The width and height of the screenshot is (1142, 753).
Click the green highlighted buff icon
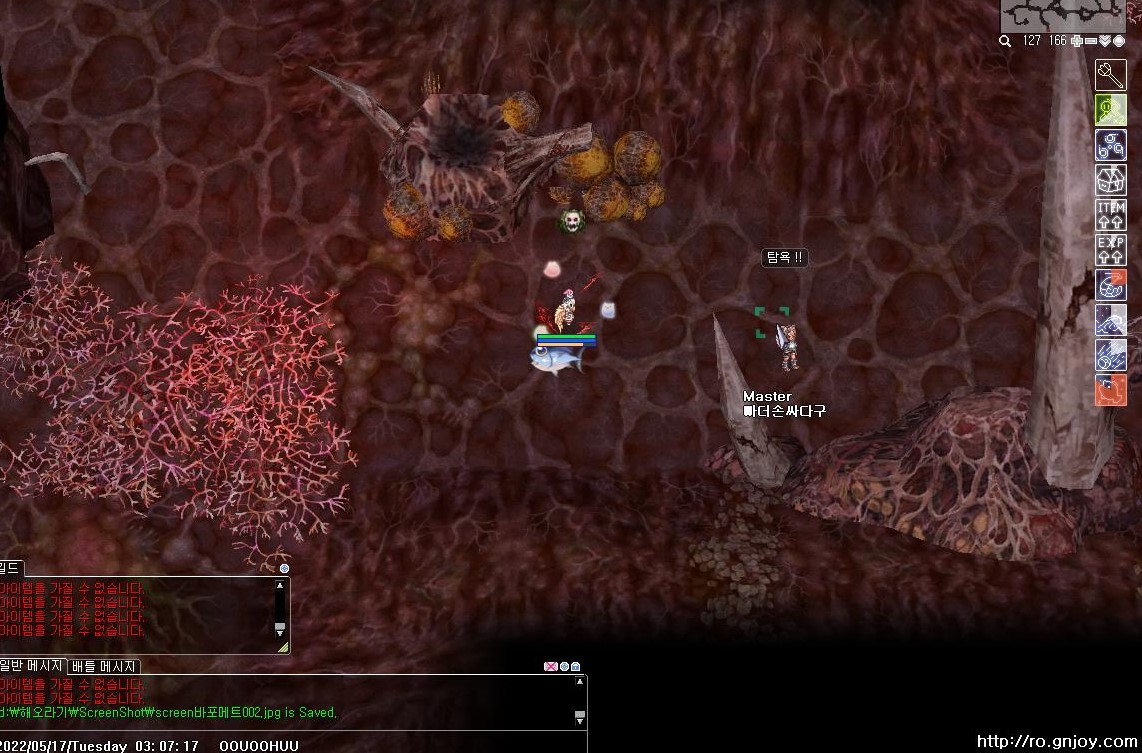coord(1111,110)
